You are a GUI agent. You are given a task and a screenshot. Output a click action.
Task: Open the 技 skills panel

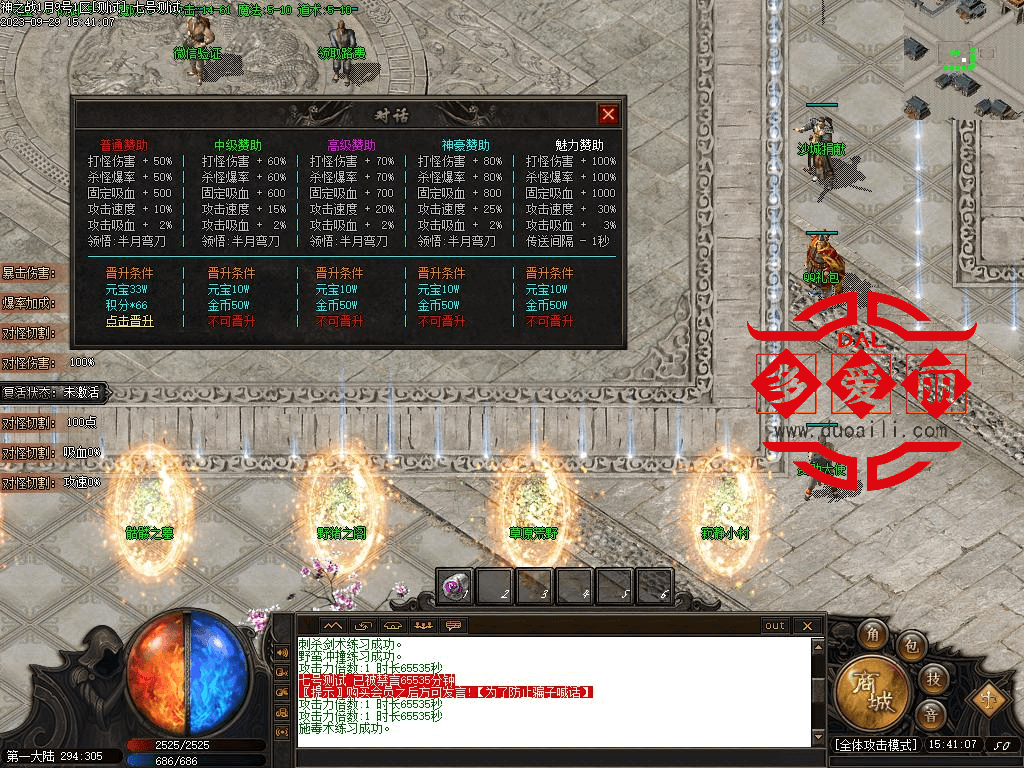click(932, 678)
